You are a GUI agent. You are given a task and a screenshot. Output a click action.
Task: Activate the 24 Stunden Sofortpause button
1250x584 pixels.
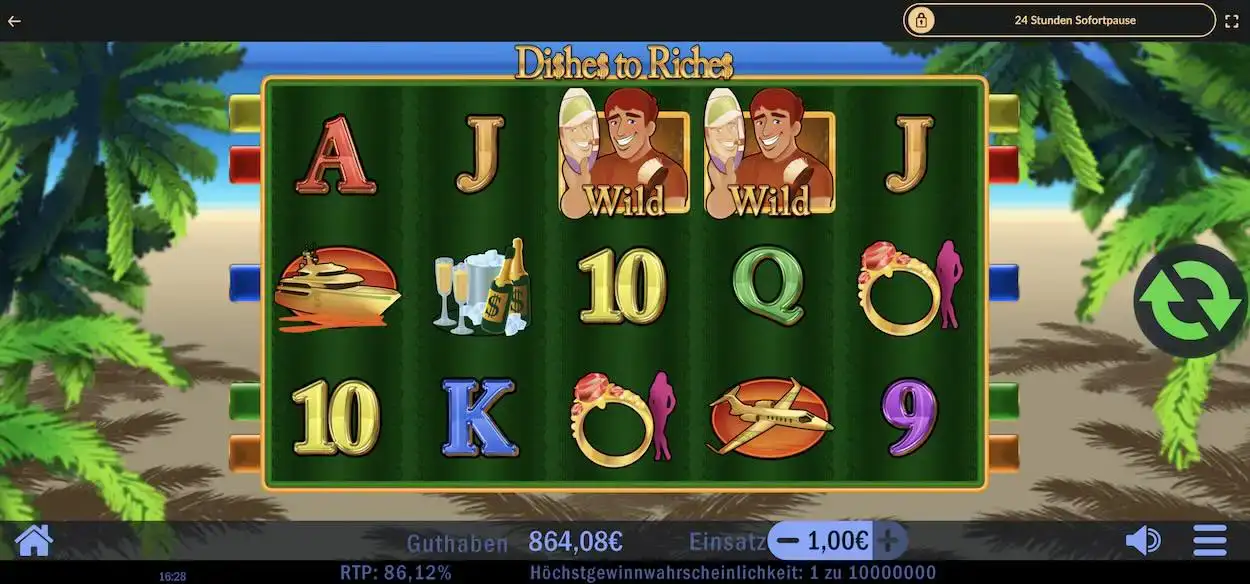pos(1059,20)
